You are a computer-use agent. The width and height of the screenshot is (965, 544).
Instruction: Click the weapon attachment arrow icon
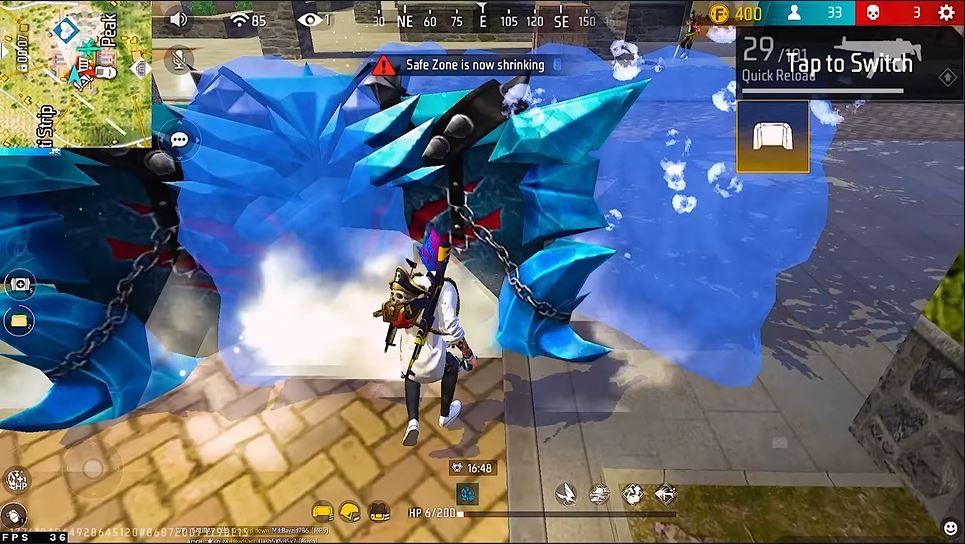point(947,77)
